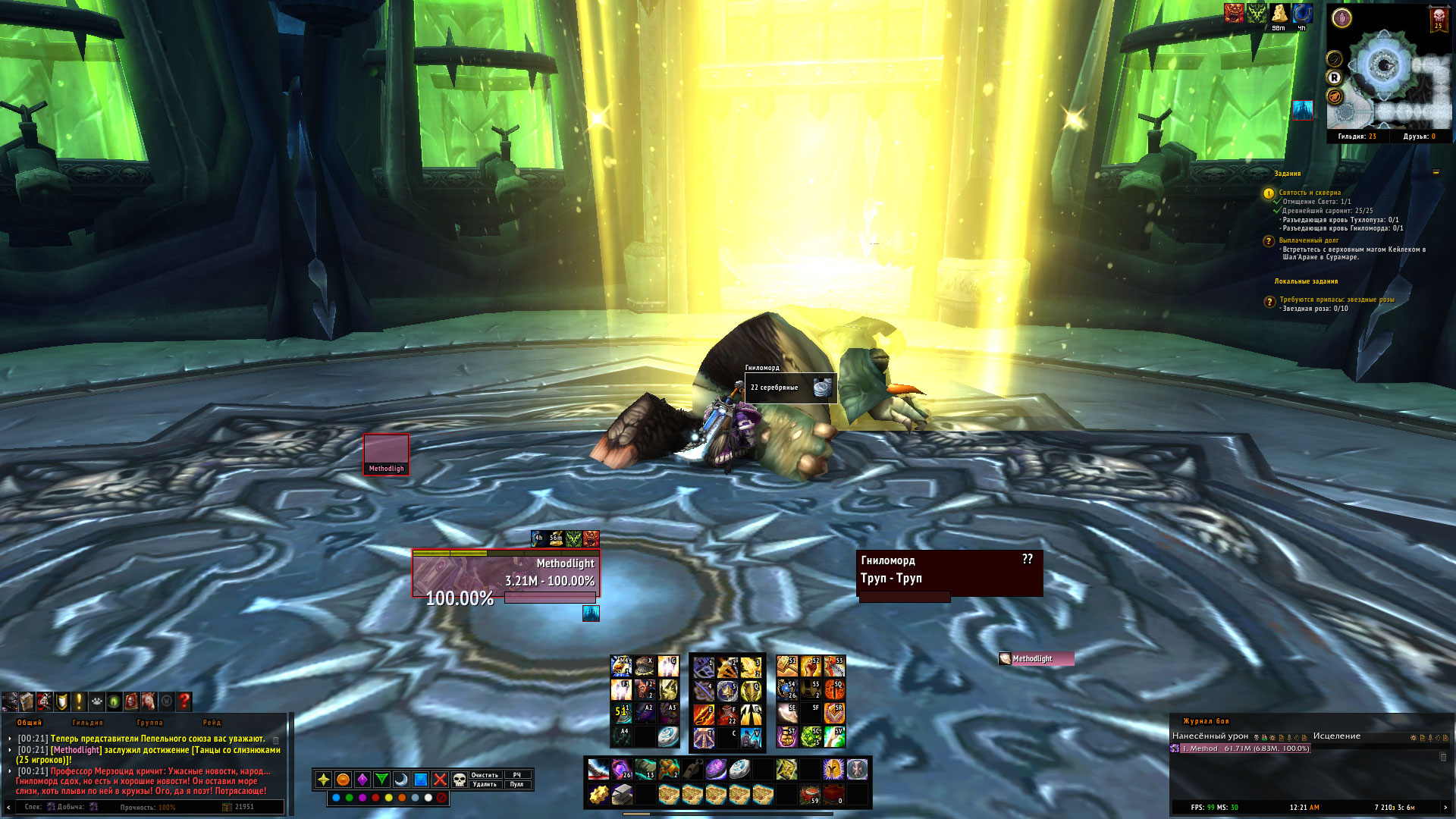Loot the 22 серебряные coins slot
Image resolution: width=1456 pixels, height=819 pixels.
(789, 388)
